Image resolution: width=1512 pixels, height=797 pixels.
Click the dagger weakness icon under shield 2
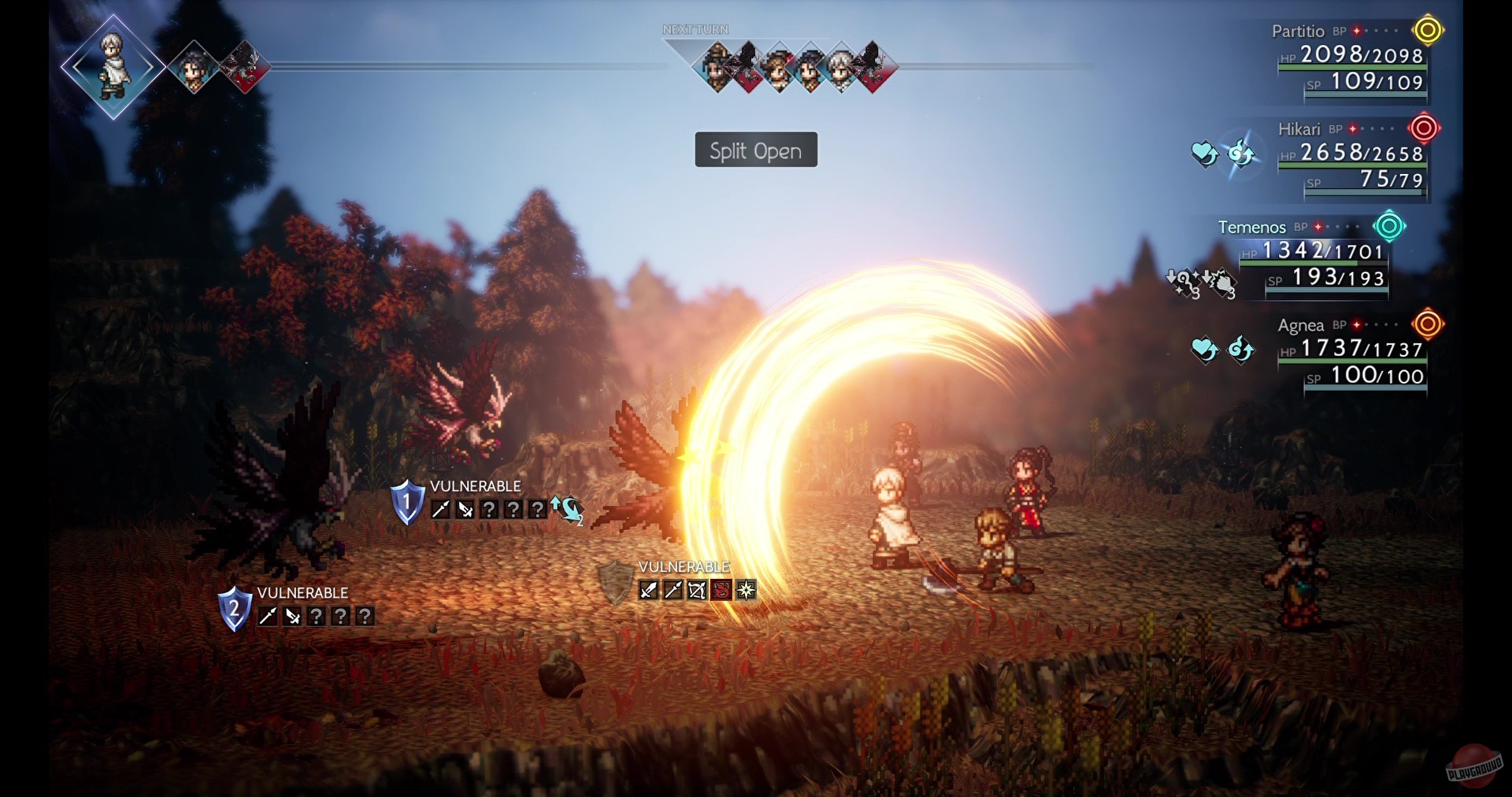click(293, 617)
